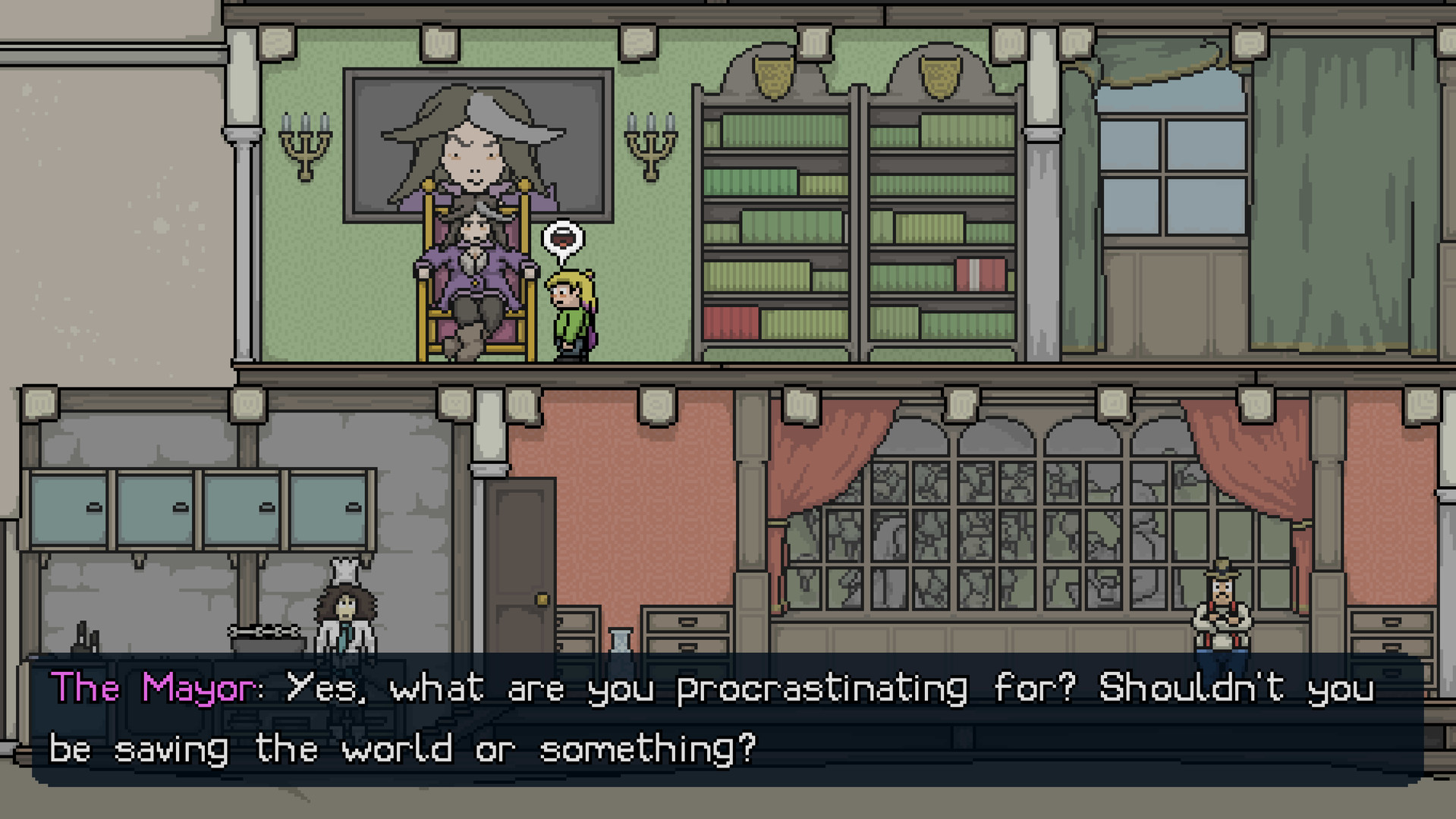Click the Mayor's name label in the dialogue box

[152, 688]
